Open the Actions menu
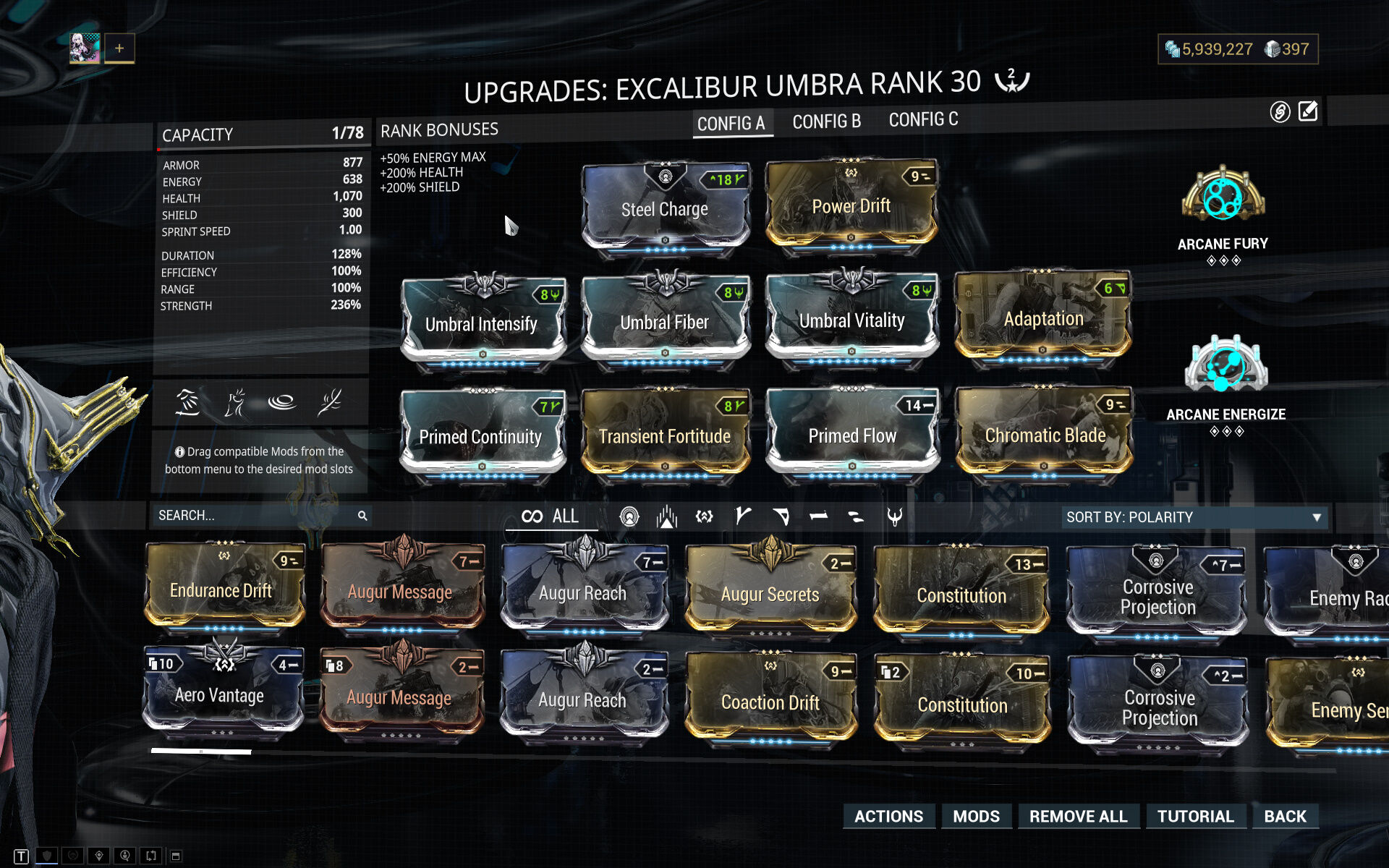 point(888,816)
